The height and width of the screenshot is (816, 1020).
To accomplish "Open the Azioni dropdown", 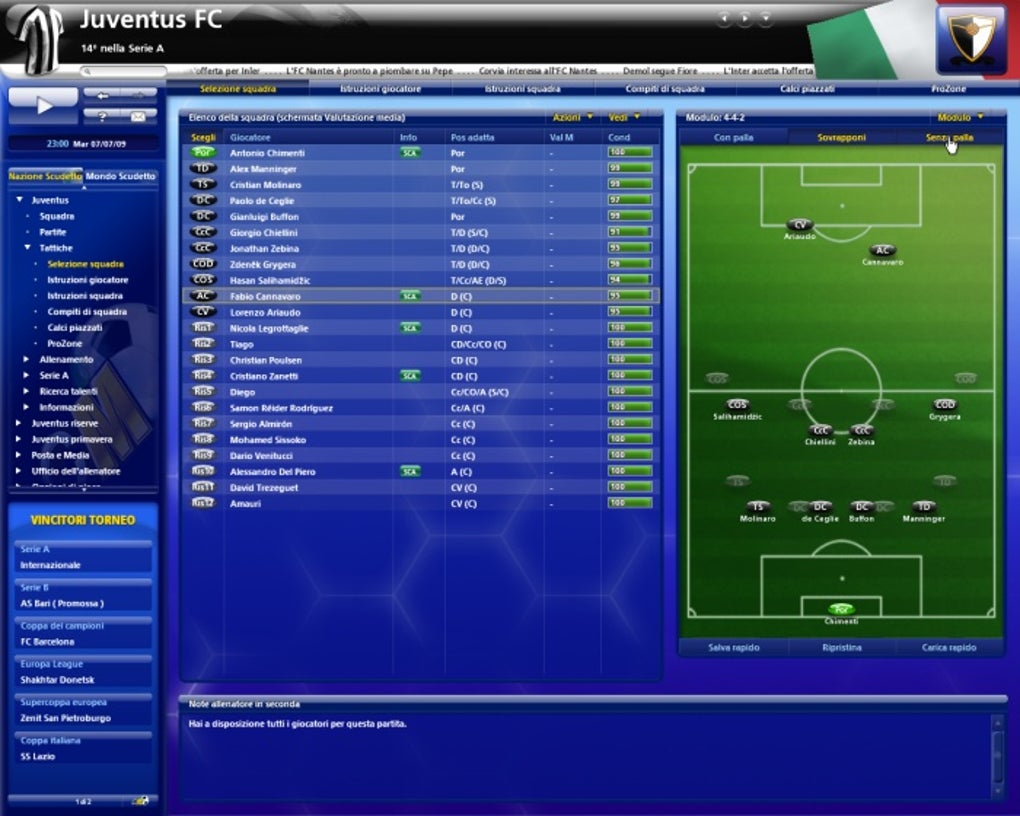I will pyautogui.click(x=573, y=118).
